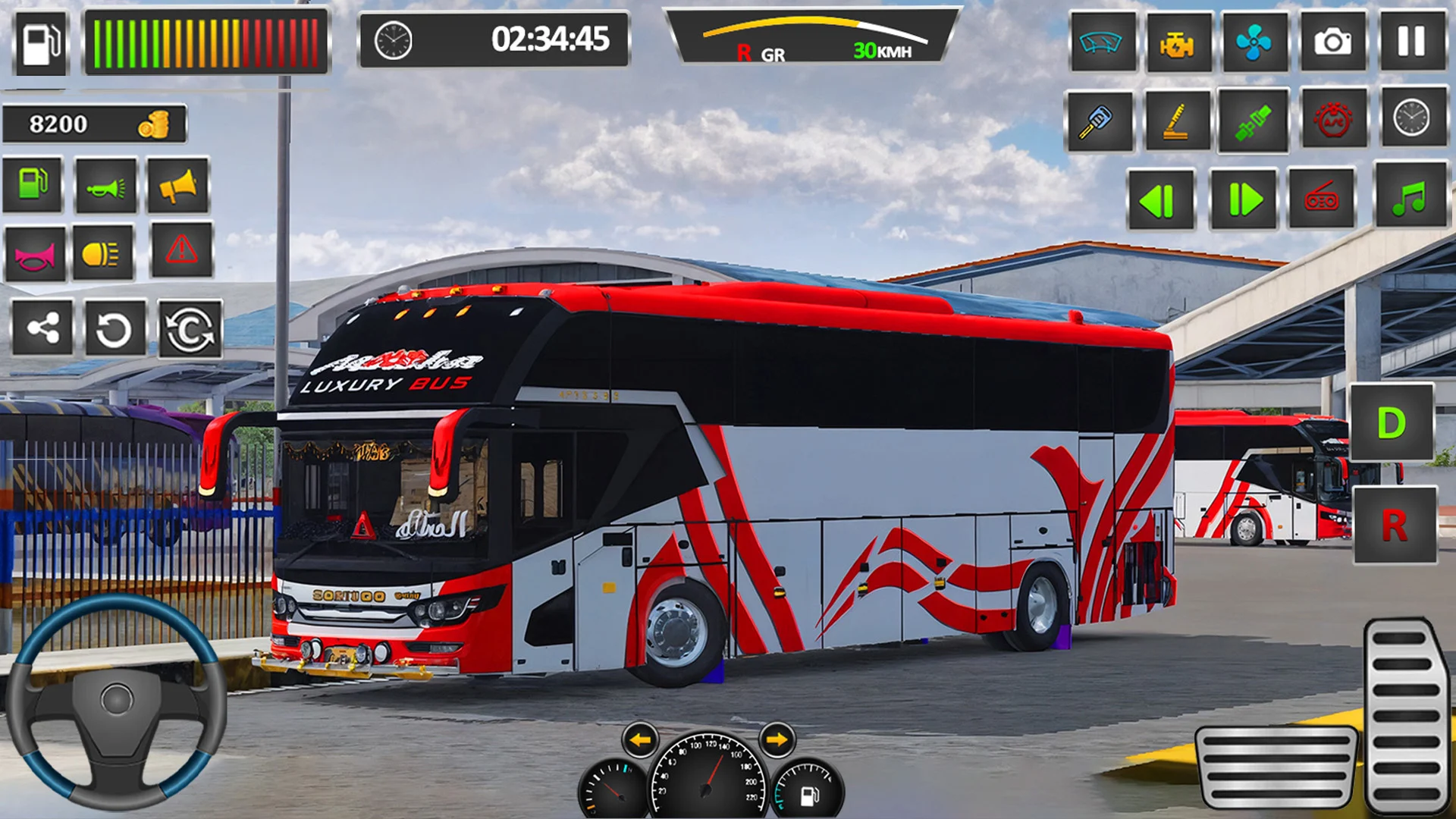1456x819 pixels.
Task: Go to the previous music track
Action: click(1160, 200)
